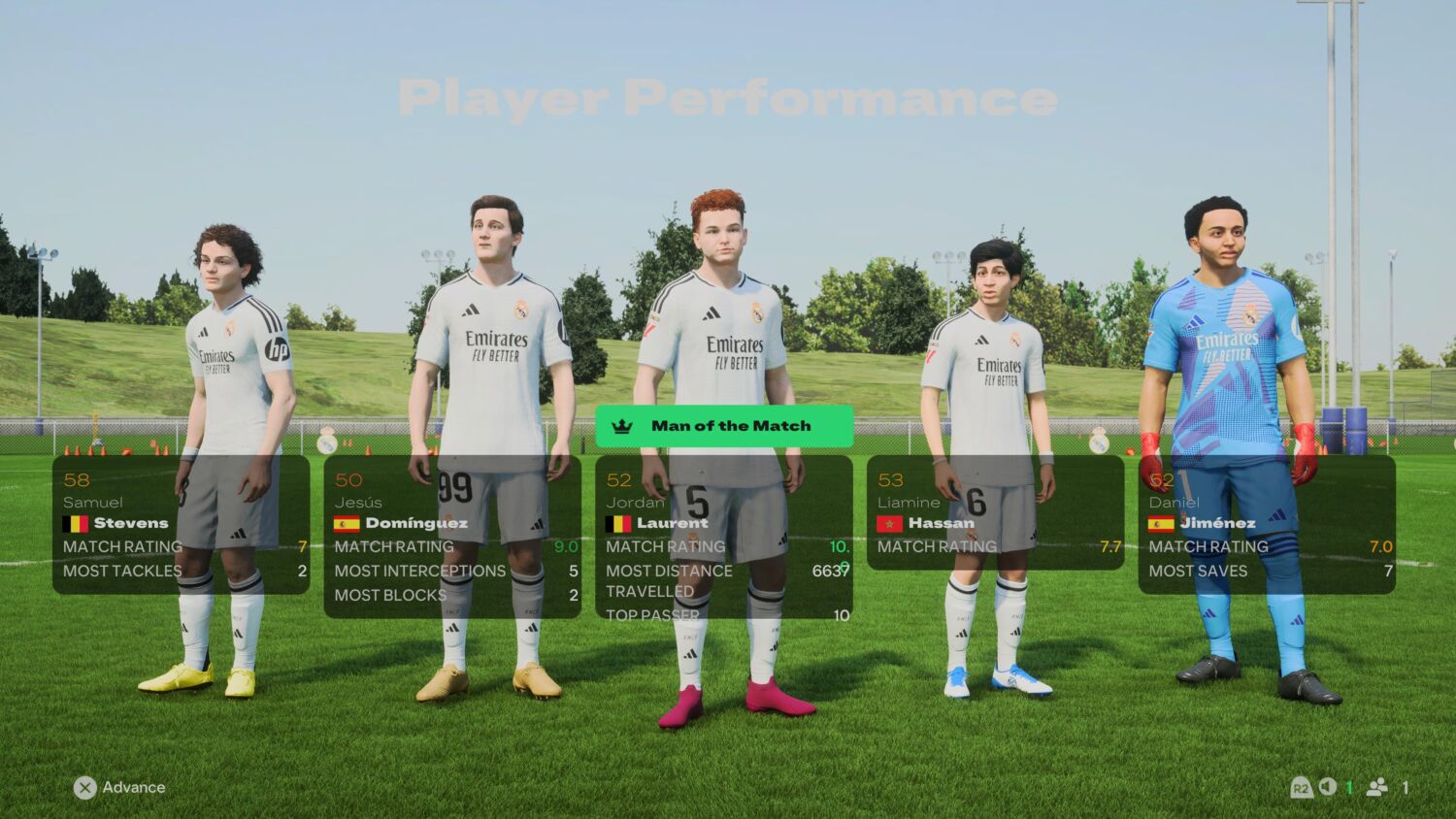
Task: Select the Man of the Match crown icon
Action: [x=622, y=425]
